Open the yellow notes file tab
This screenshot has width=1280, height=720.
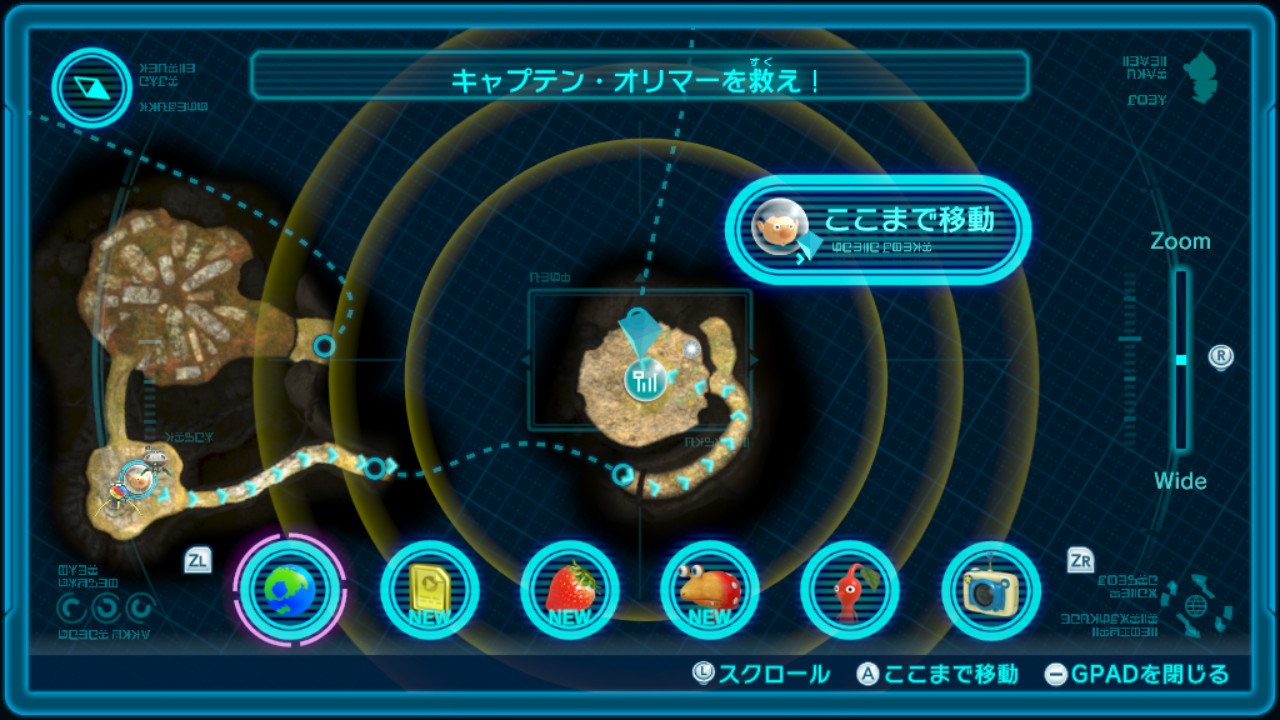coord(430,590)
